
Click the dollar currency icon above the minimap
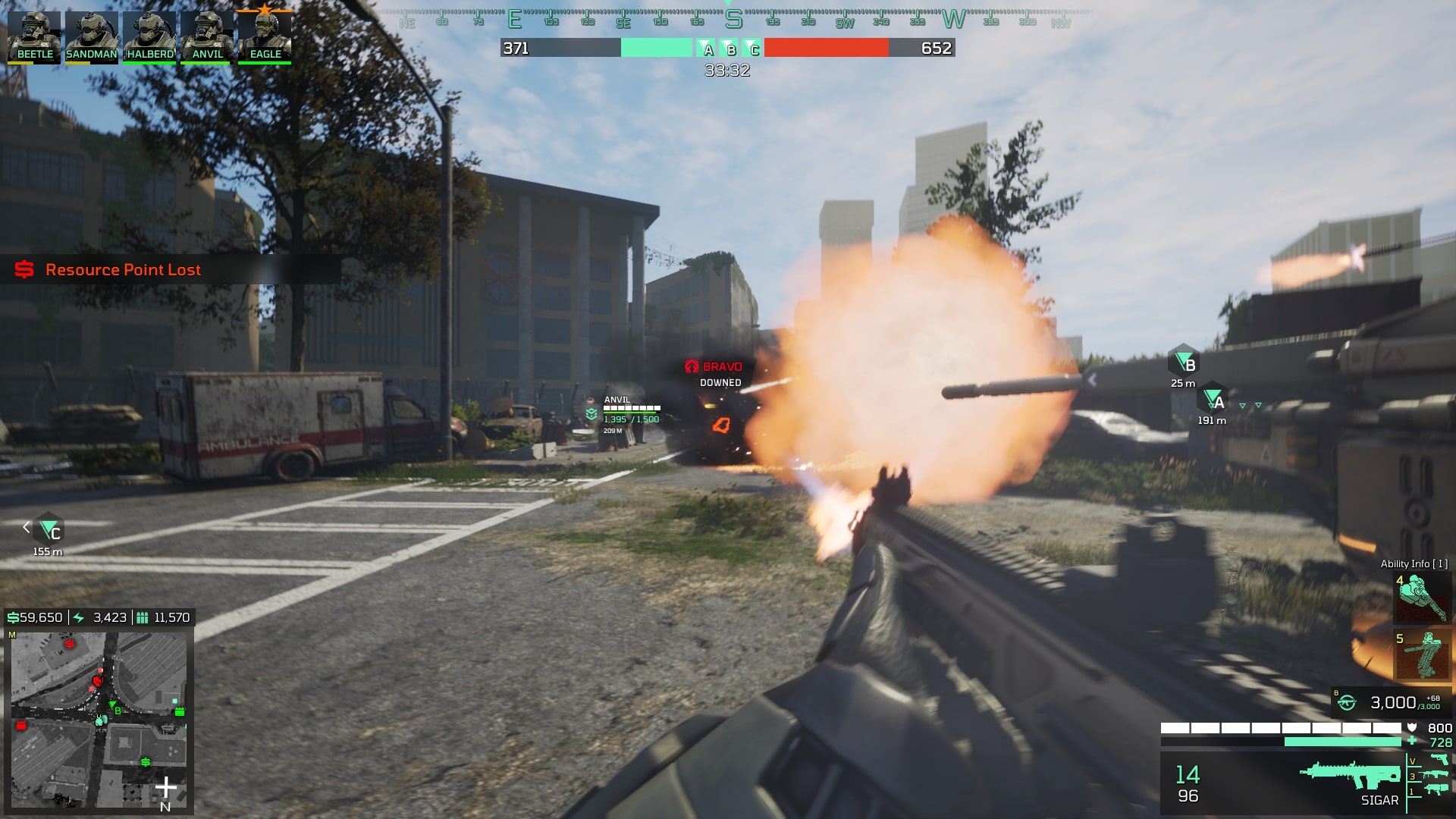(x=12, y=617)
